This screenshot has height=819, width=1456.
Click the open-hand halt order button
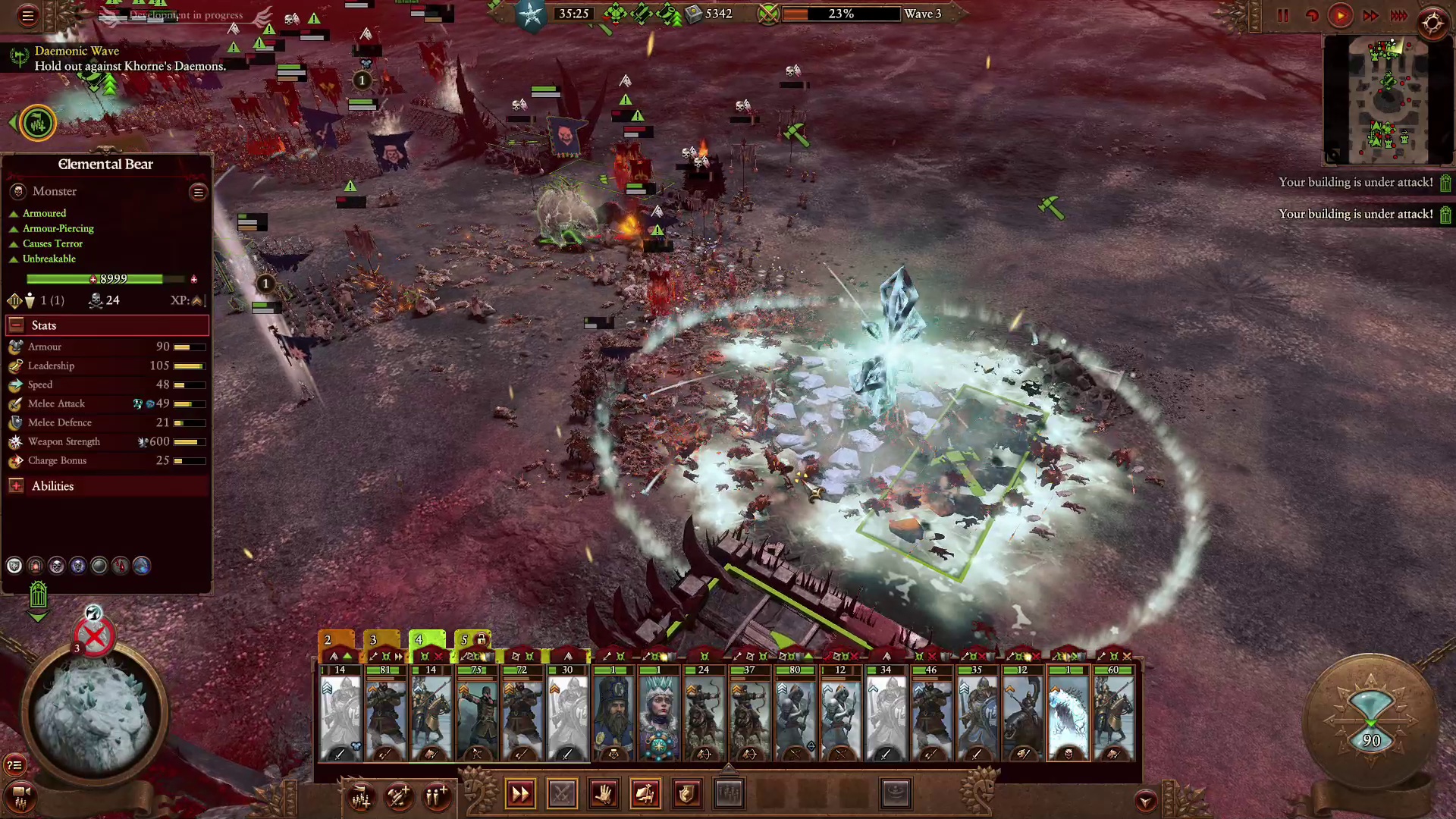point(604,794)
